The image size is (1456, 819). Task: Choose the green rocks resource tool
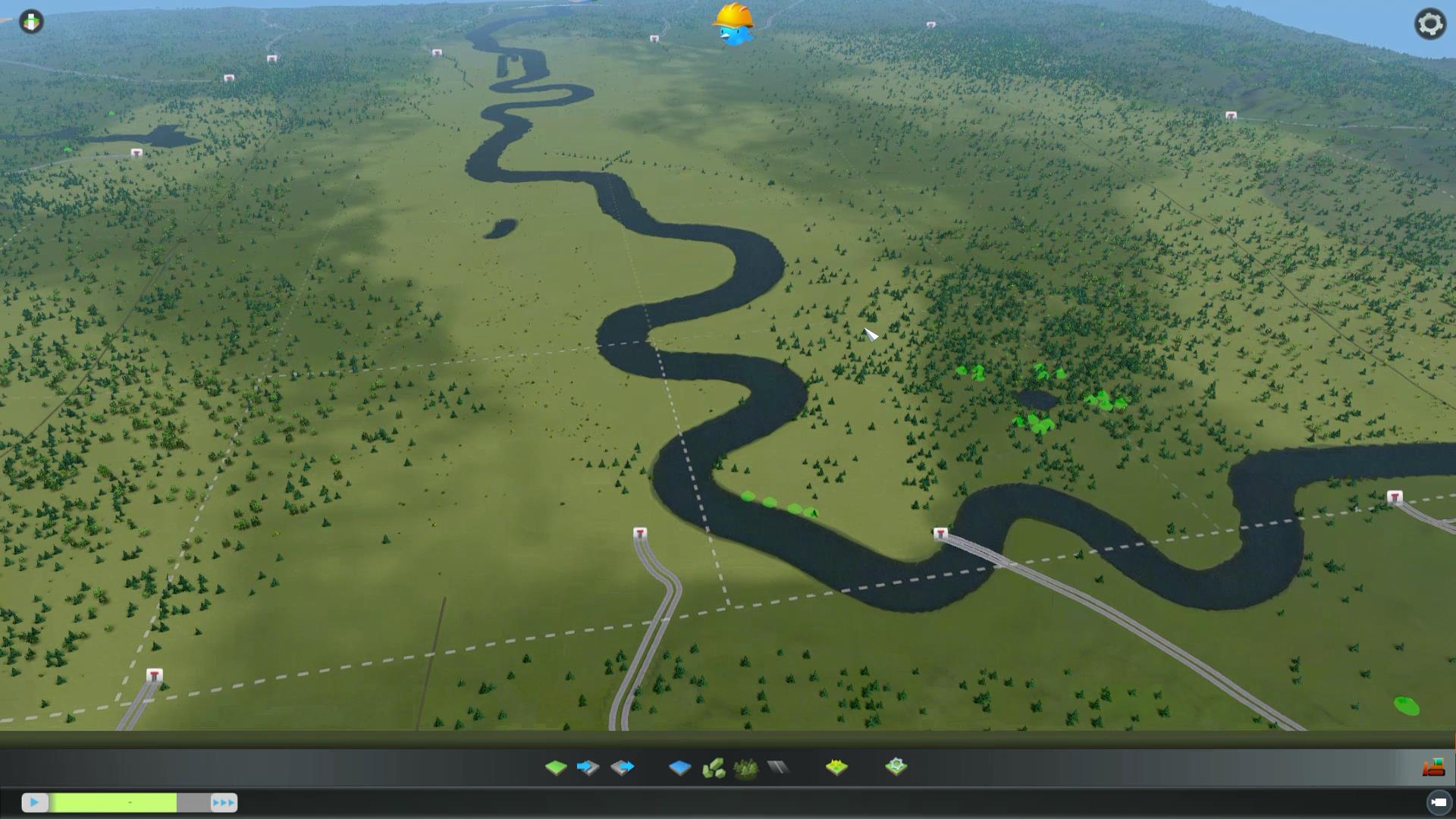[713, 769]
